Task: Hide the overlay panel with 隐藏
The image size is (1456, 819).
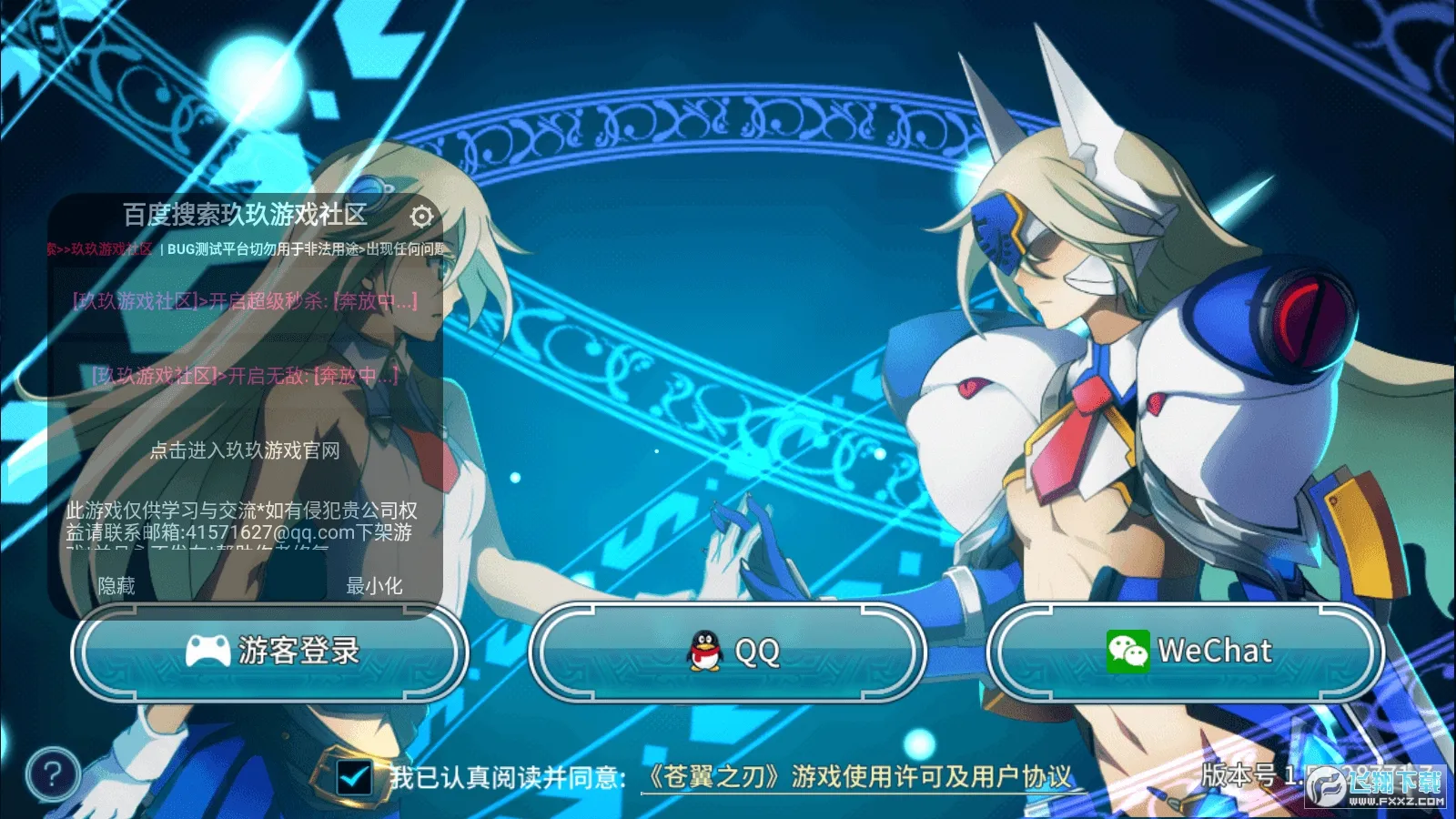Action: click(116, 586)
